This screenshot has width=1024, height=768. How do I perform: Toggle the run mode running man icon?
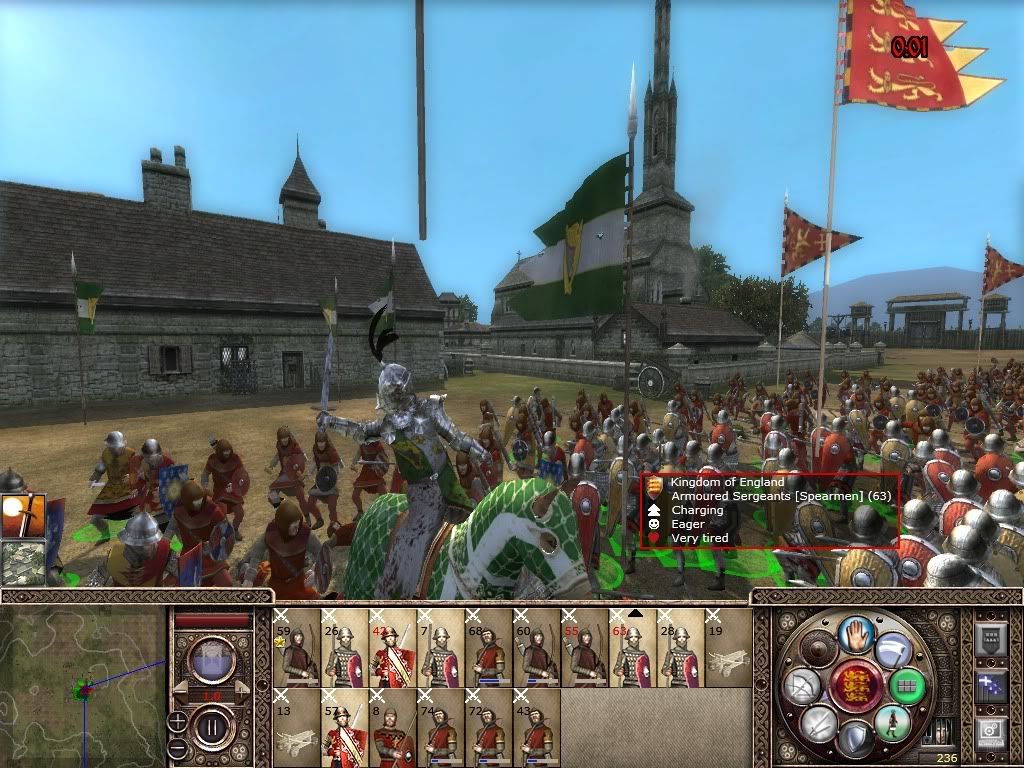pos(892,722)
